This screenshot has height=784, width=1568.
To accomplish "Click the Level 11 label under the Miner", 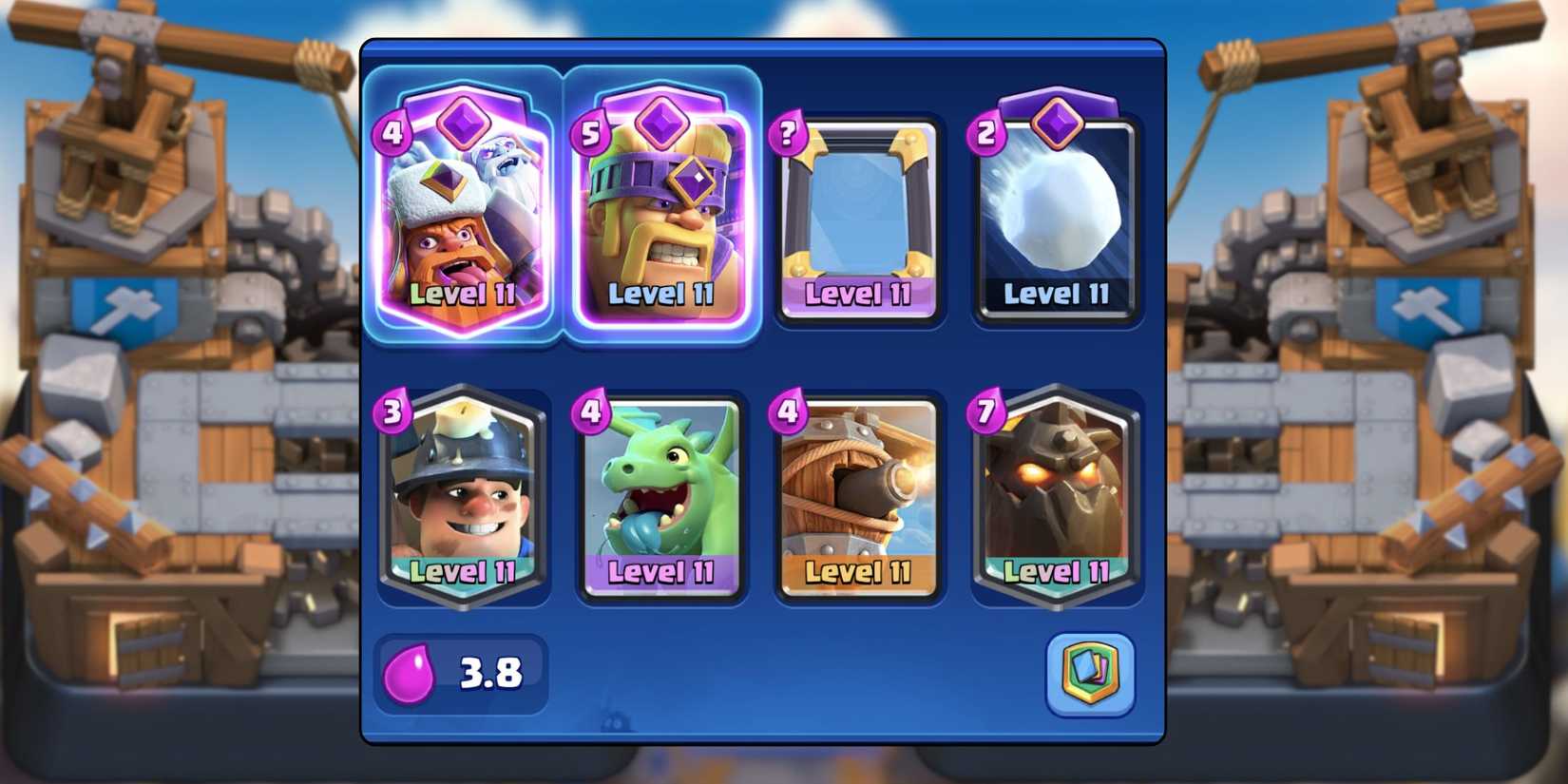I will coord(463,573).
